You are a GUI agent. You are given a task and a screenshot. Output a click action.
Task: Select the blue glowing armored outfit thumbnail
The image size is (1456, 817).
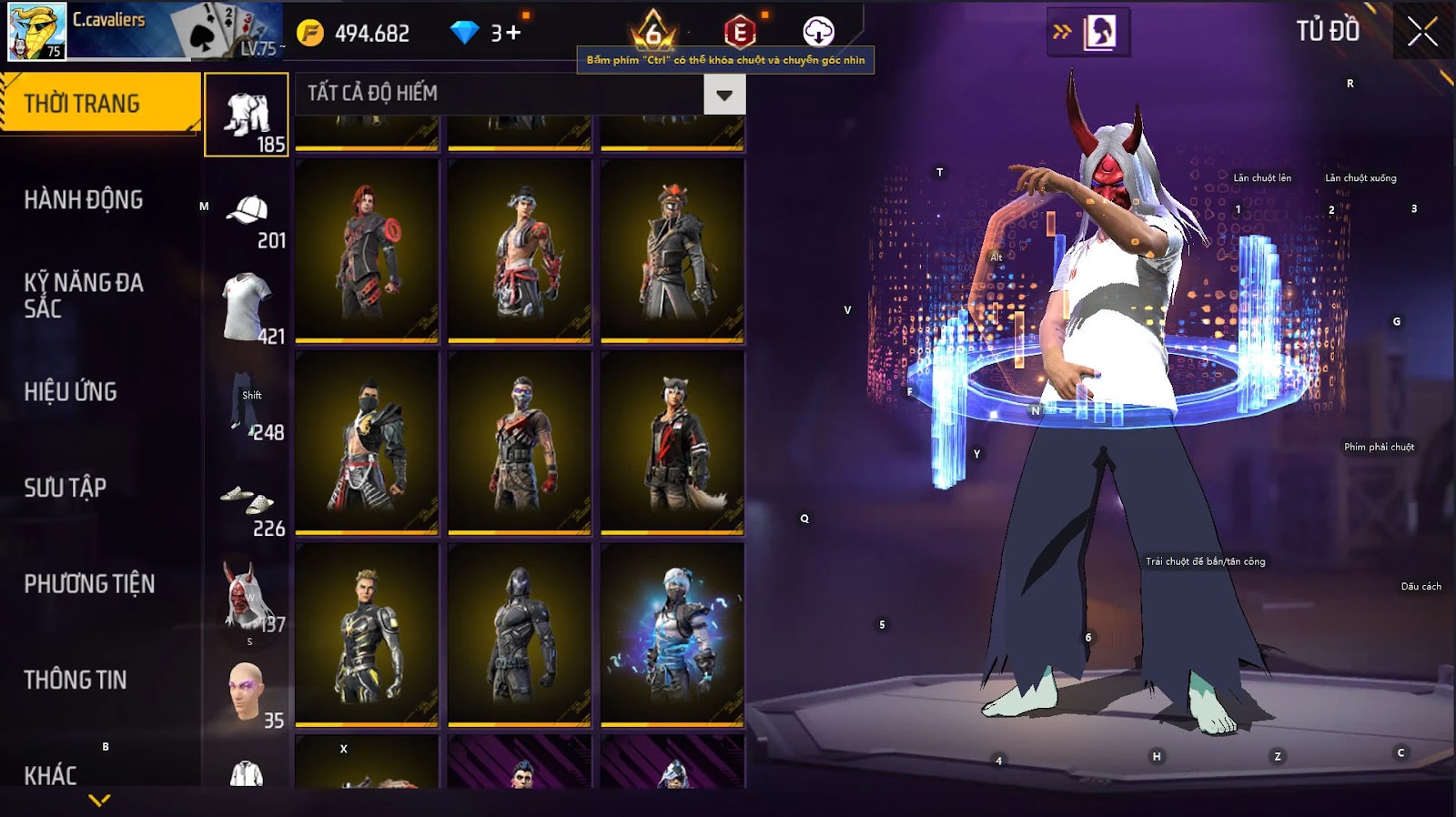pos(672,634)
